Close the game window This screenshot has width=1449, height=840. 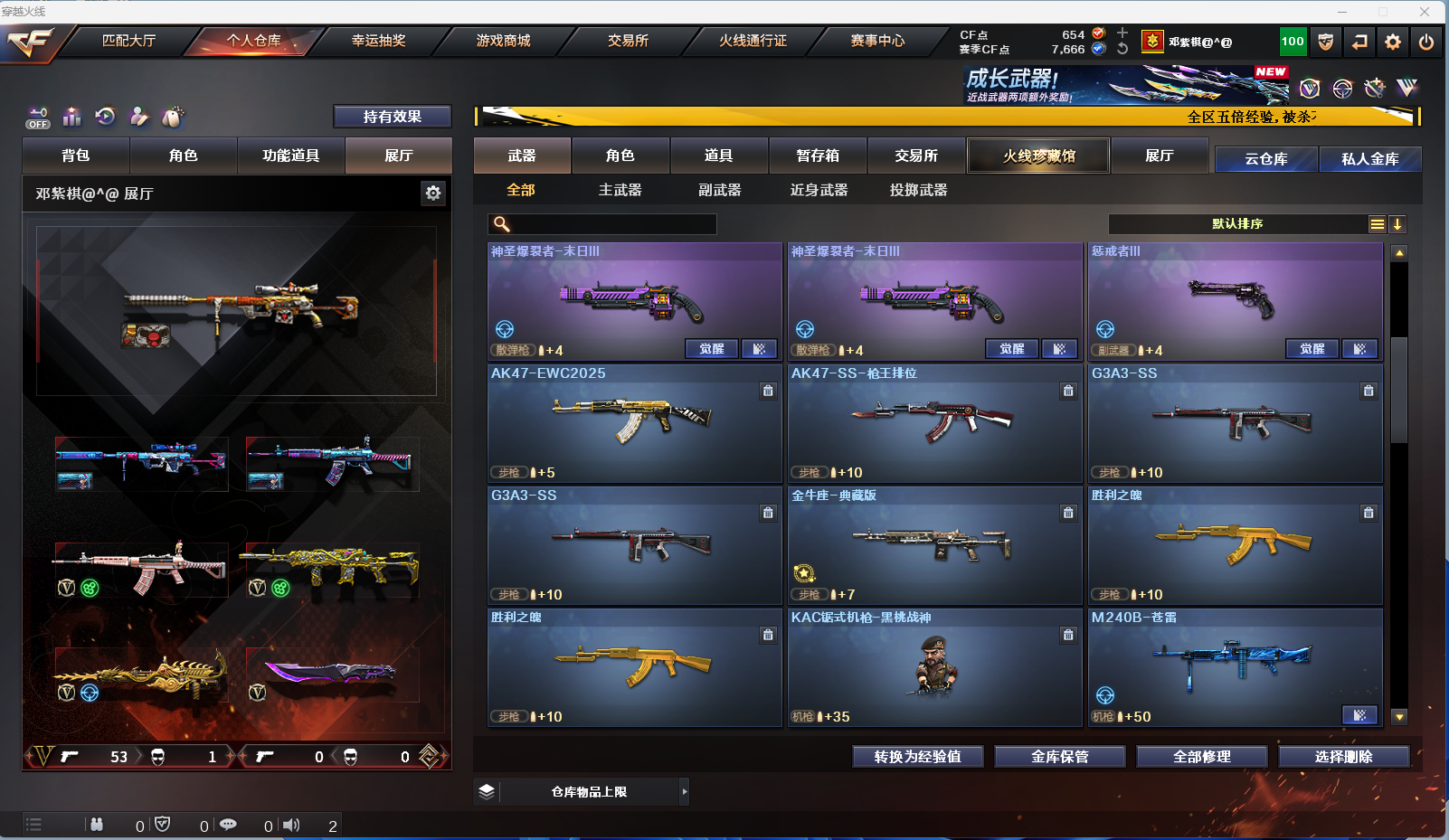[1425, 12]
